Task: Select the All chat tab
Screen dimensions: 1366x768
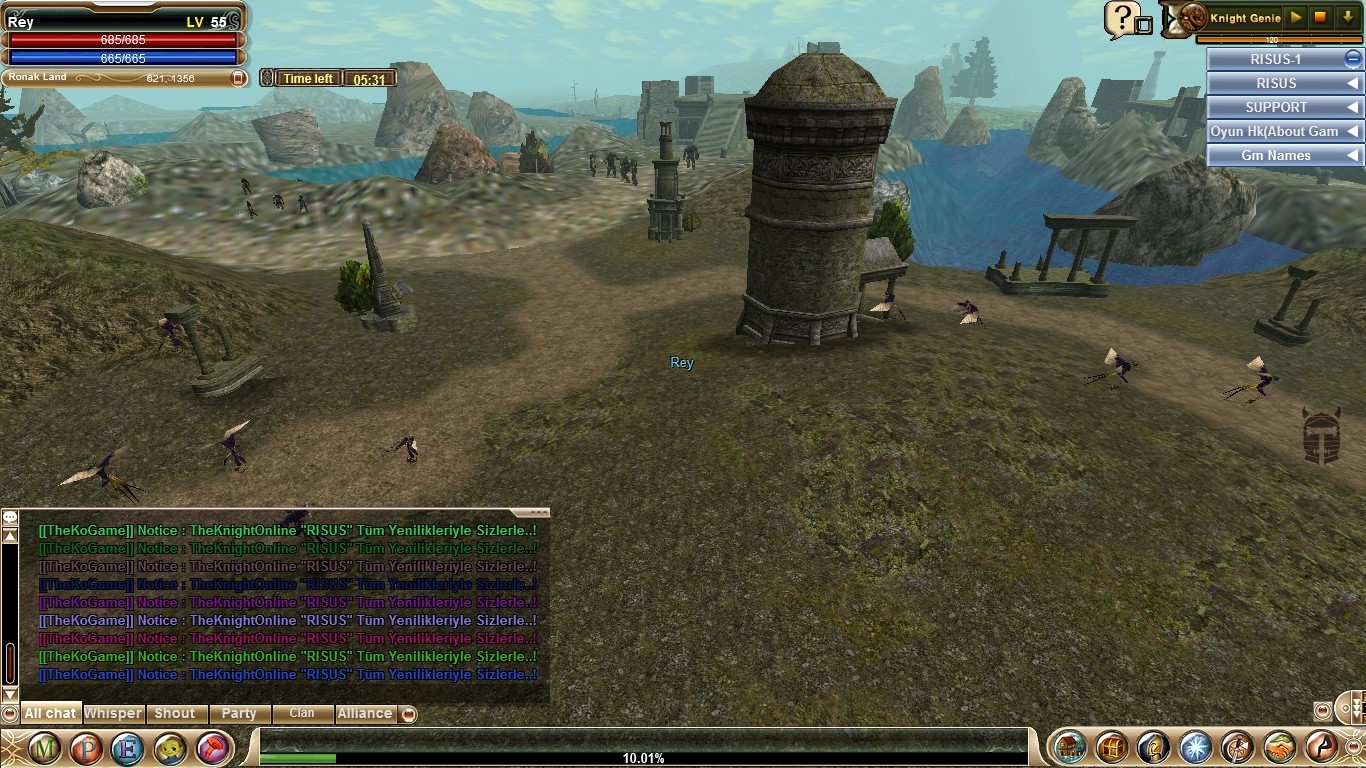Action: coord(50,714)
